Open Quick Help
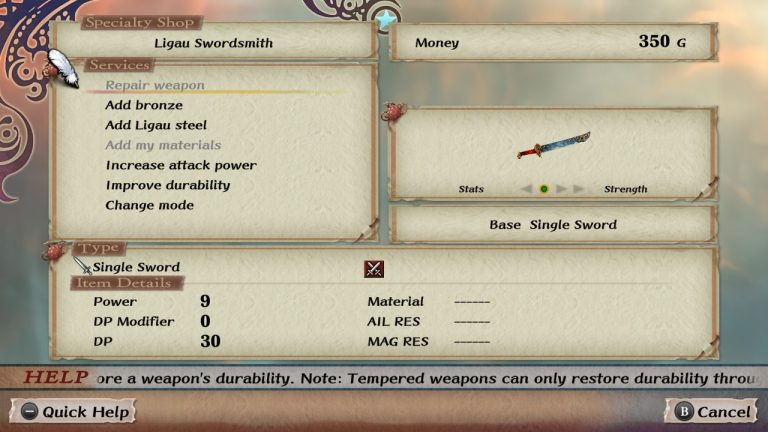The width and height of the screenshot is (768, 432). 73,411
